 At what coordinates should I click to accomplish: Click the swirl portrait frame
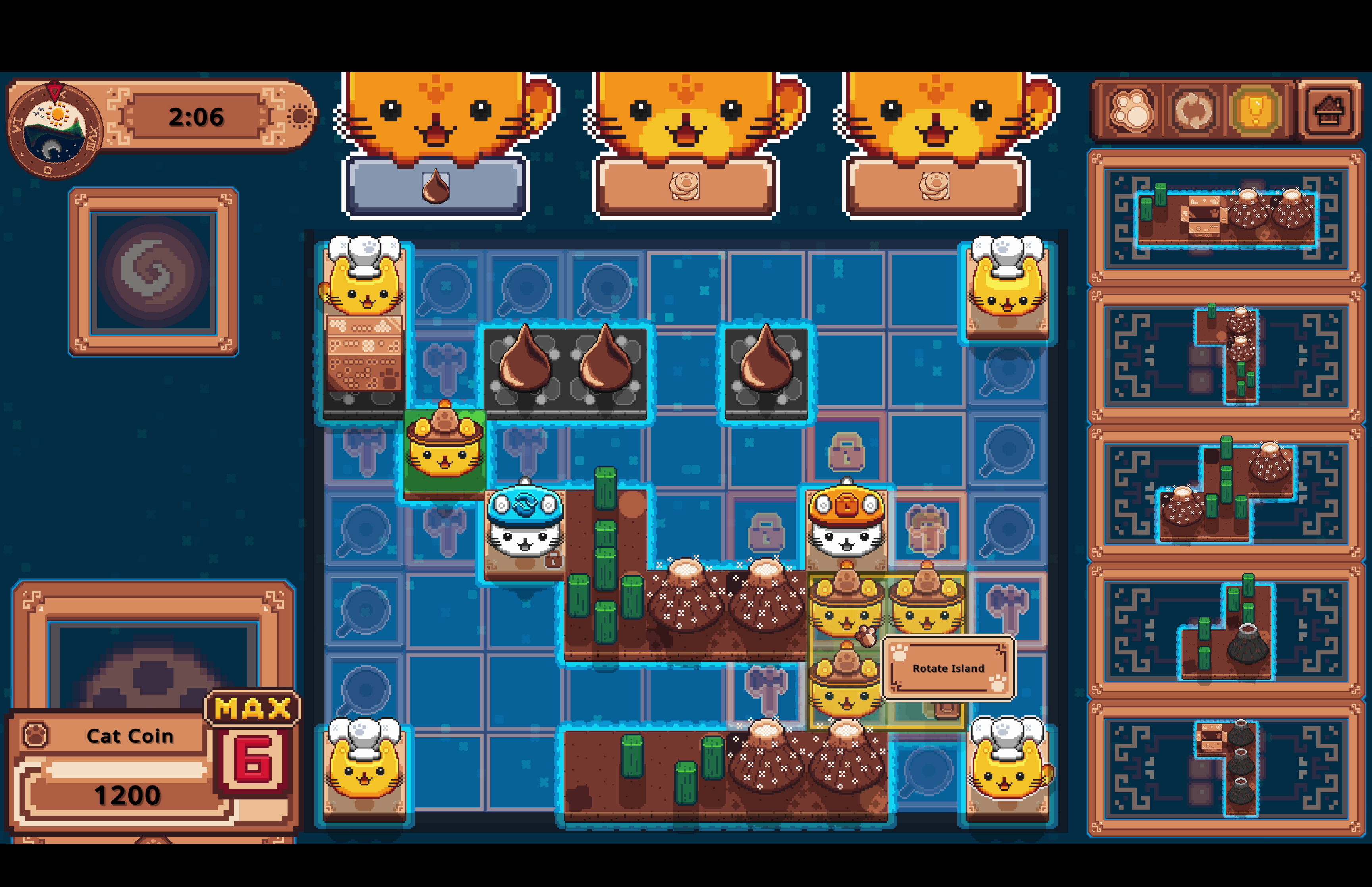pos(153,271)
